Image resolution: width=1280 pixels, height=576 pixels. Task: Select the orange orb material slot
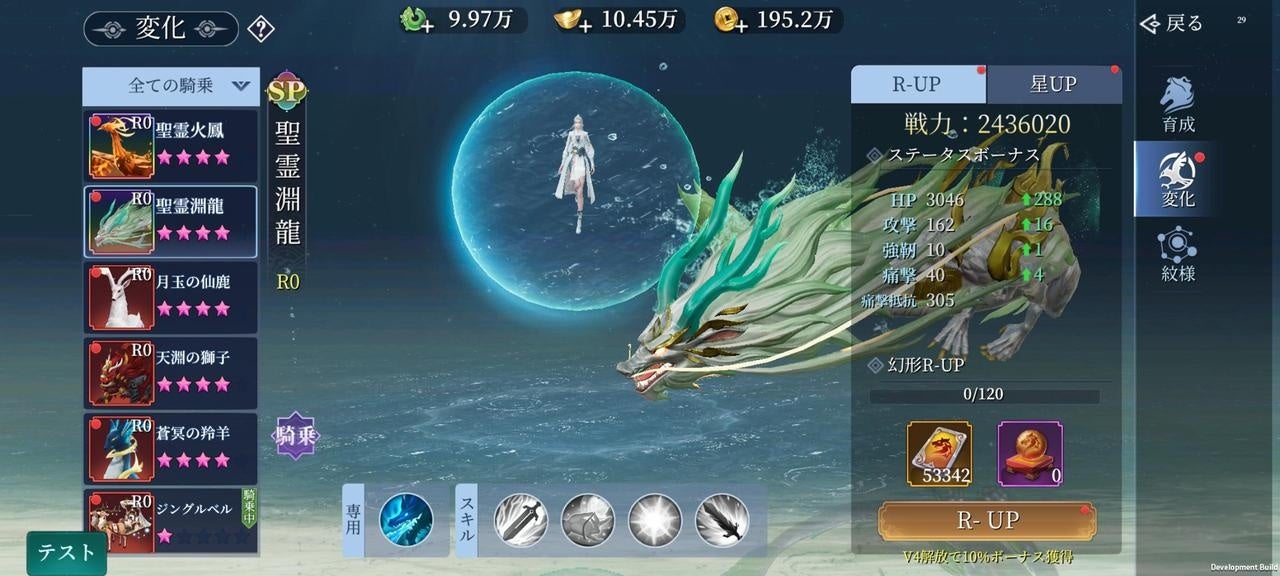tap(1030, 453)
